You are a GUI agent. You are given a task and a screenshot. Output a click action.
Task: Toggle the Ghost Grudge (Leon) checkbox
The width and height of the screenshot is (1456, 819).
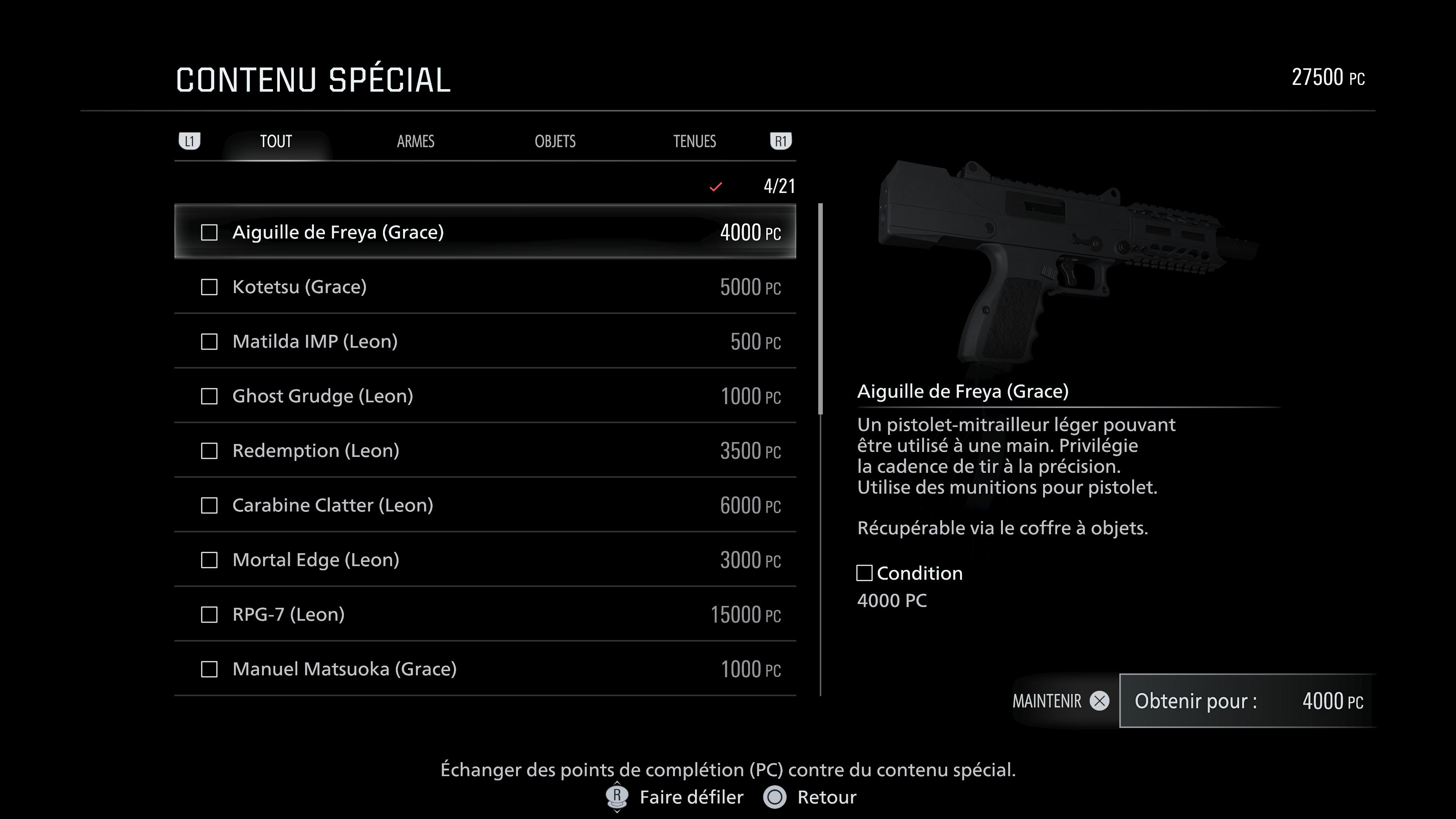pyautogui.click(x=210, y=396)
